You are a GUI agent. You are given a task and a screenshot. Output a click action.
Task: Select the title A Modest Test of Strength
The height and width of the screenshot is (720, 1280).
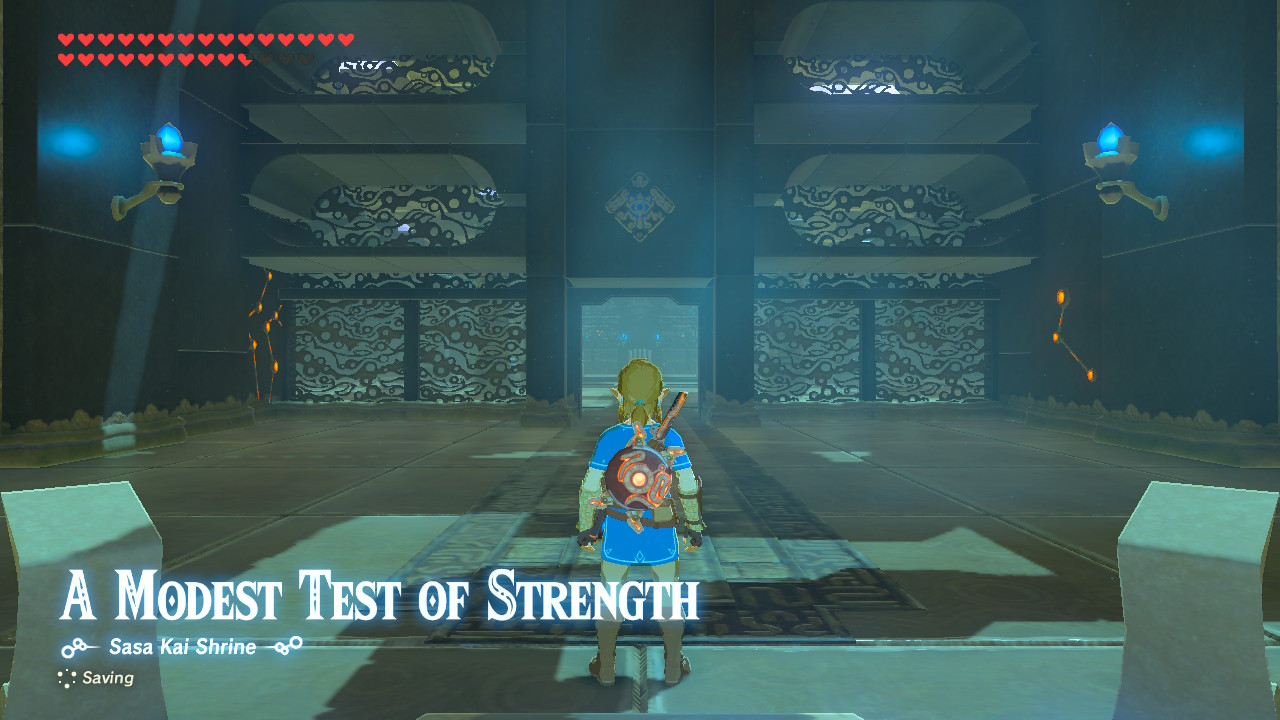(380, 596)
